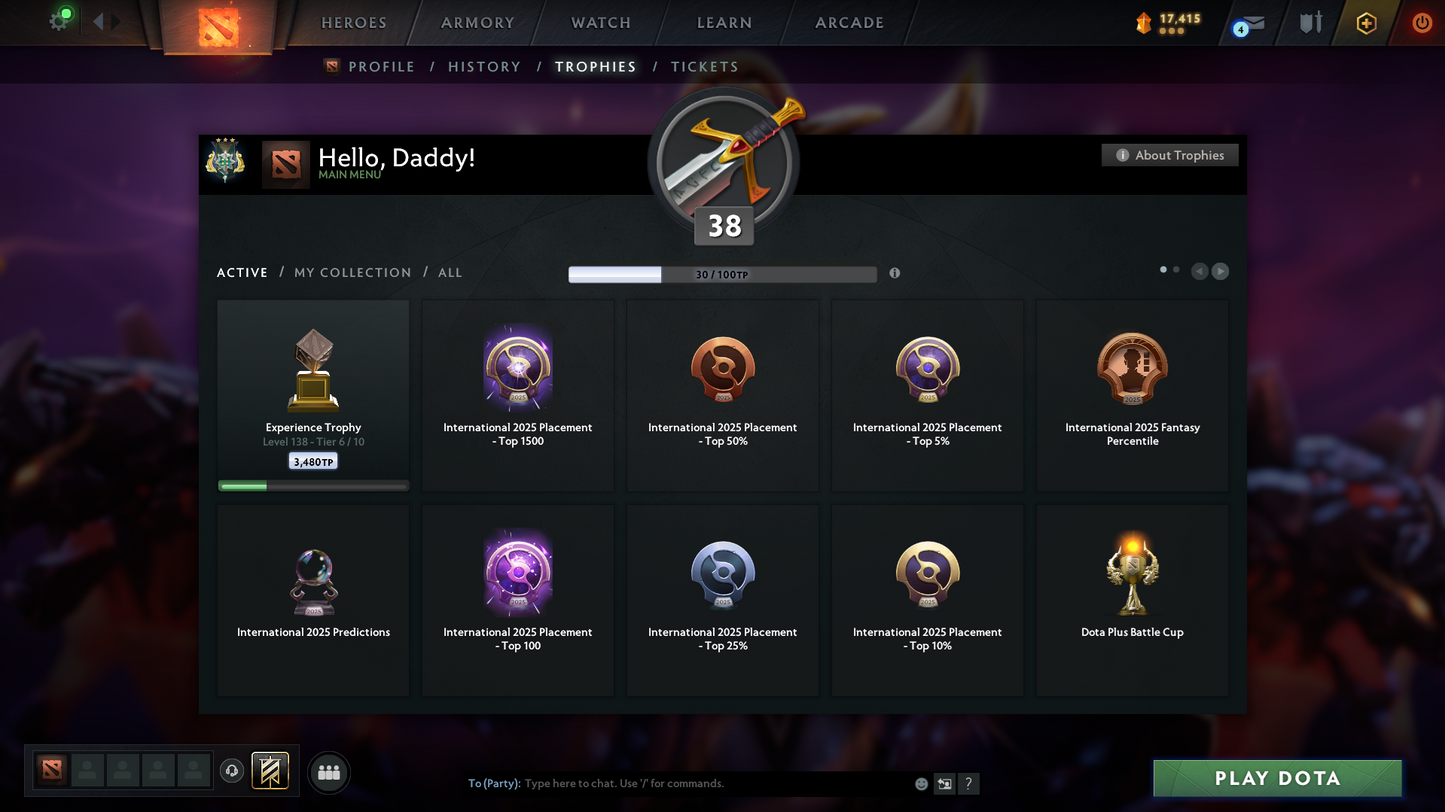Viewport: 1445px width, 812px height.
Task: Switch to the Learn section
Action: click(x=724, y=23)
